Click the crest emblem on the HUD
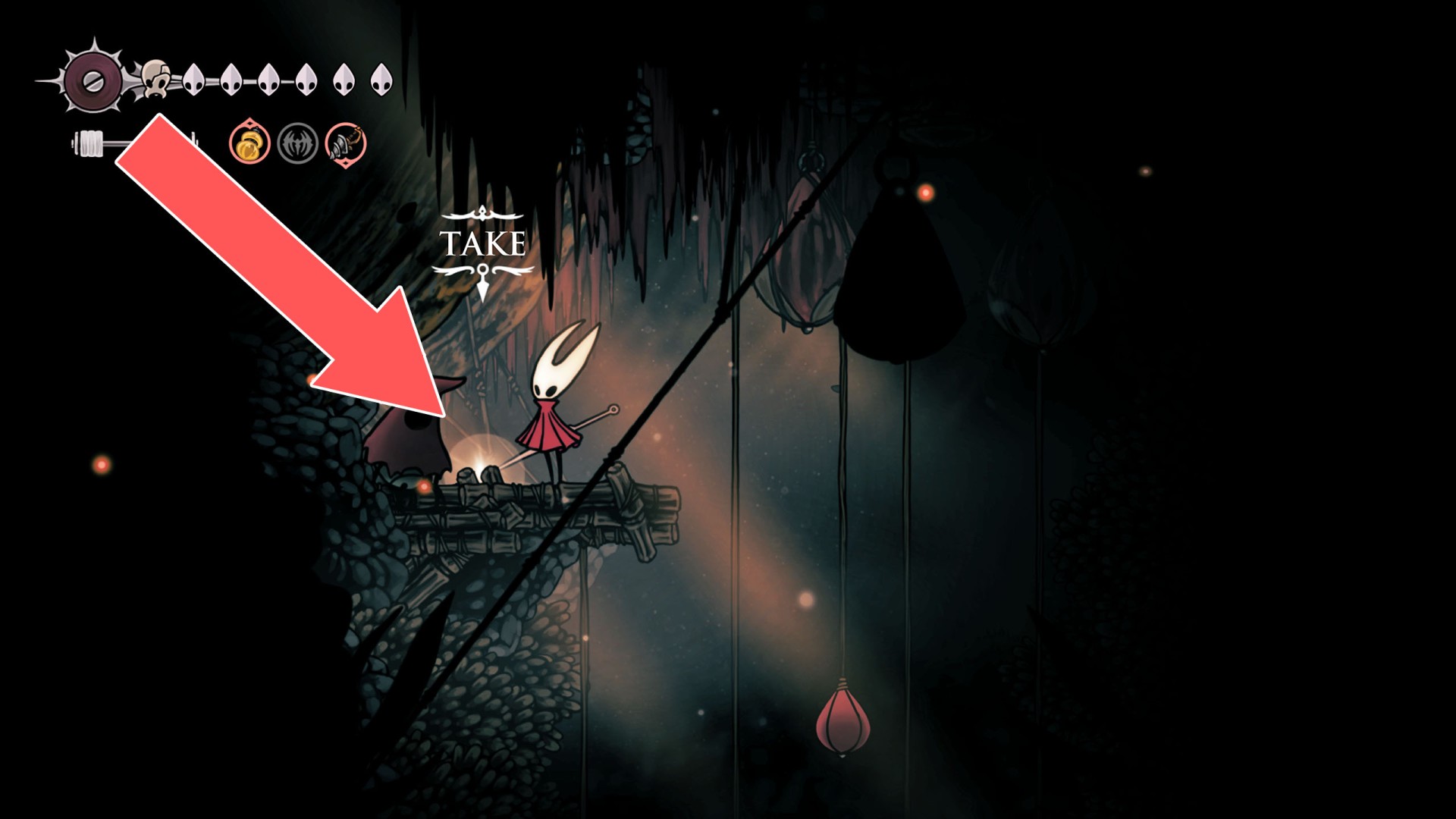1456x819 pixels. (x=93, y=80)
